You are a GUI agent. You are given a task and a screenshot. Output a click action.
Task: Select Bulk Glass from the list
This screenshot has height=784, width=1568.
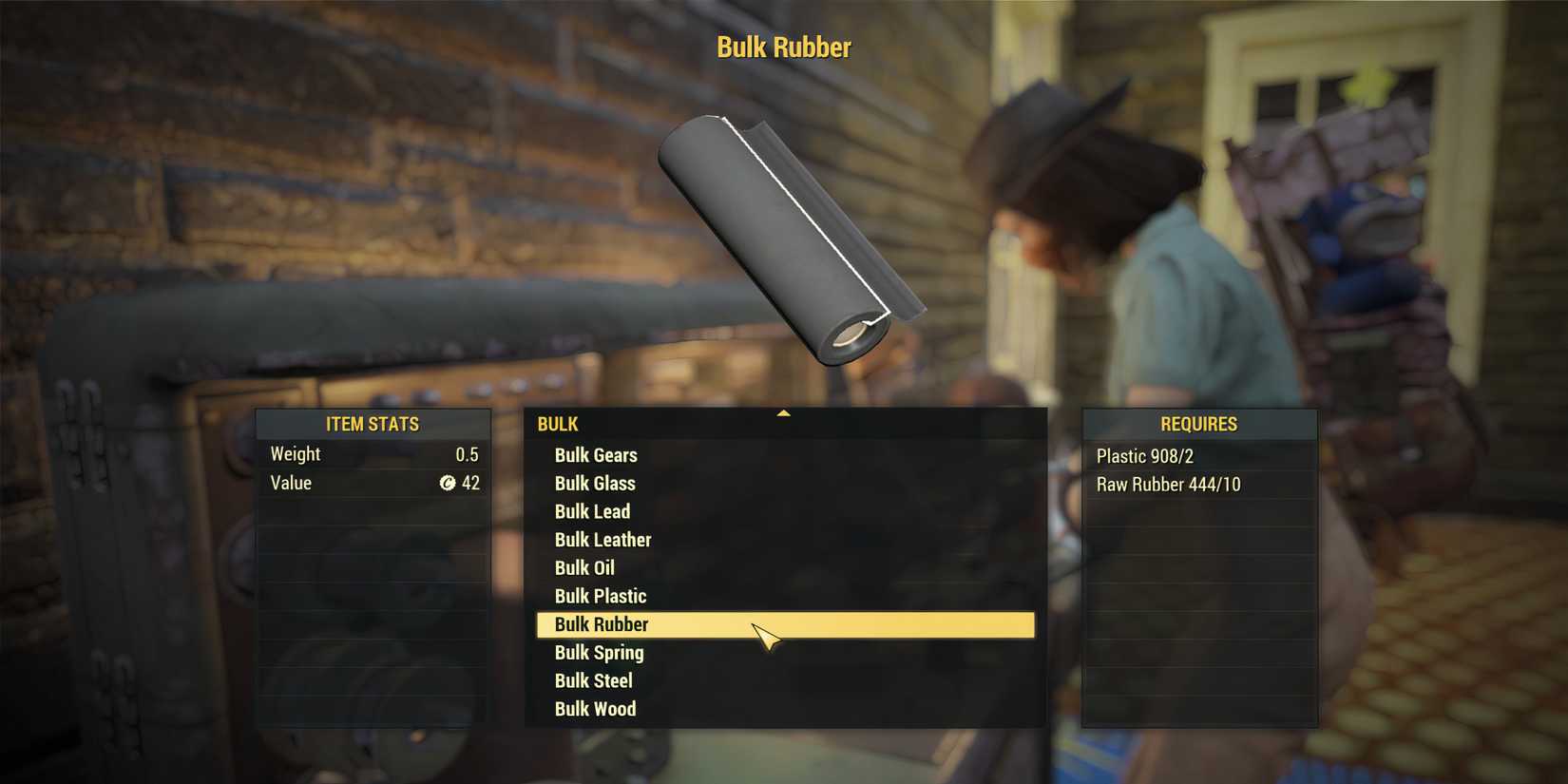[x=595, y=484]
